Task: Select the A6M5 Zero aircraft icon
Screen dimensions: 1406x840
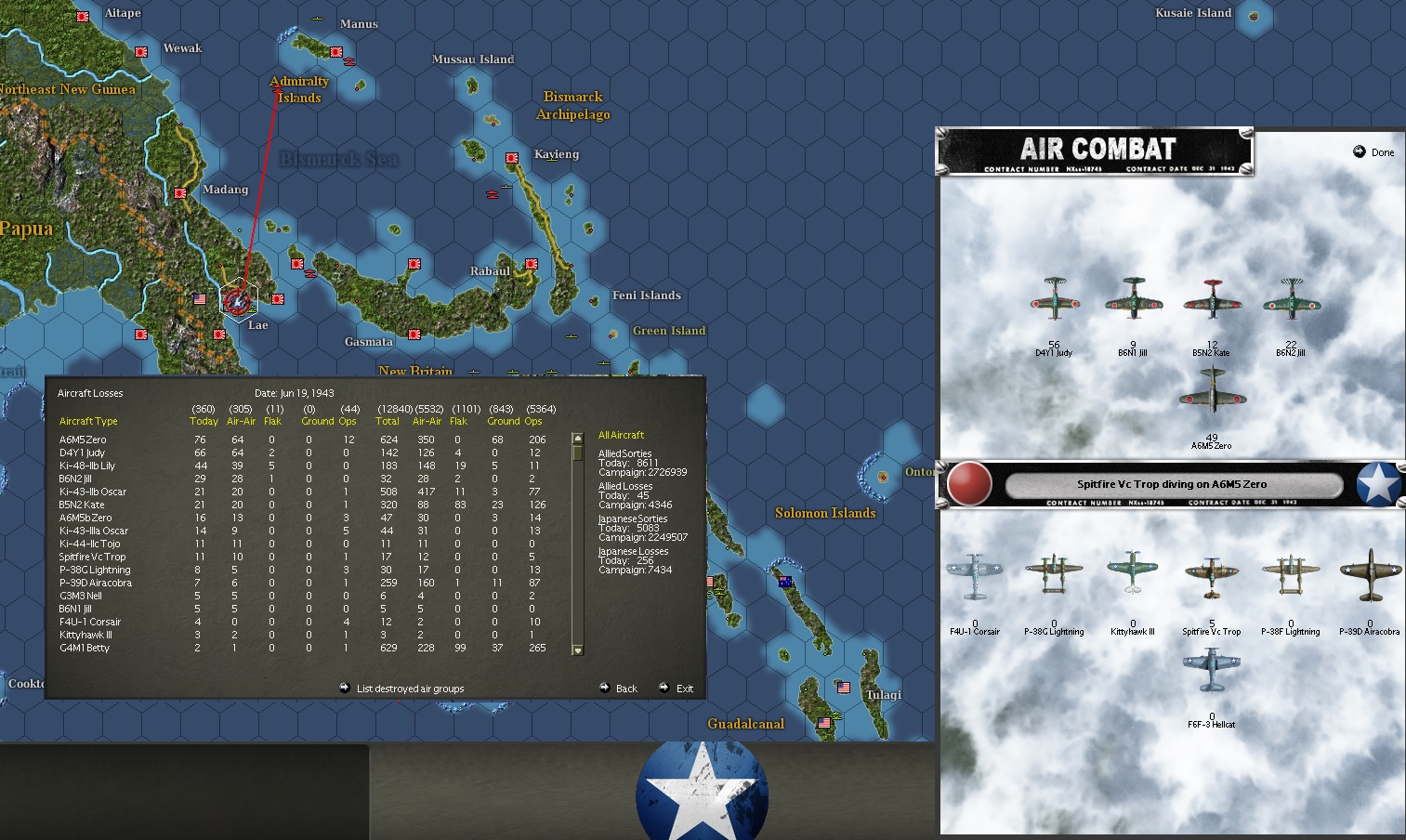Action: coord(1213,395)
